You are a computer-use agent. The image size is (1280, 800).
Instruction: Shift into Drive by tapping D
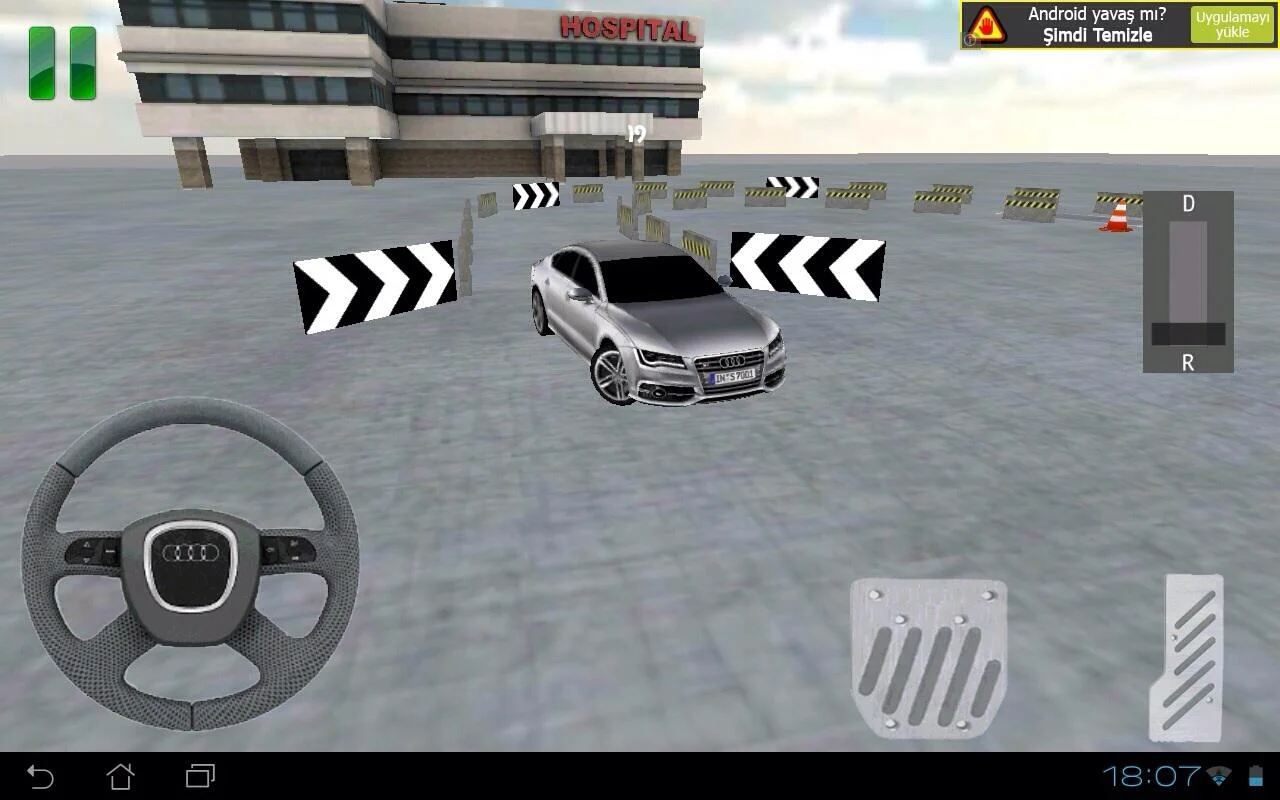pyautogui.click(x=1188, y=203)
